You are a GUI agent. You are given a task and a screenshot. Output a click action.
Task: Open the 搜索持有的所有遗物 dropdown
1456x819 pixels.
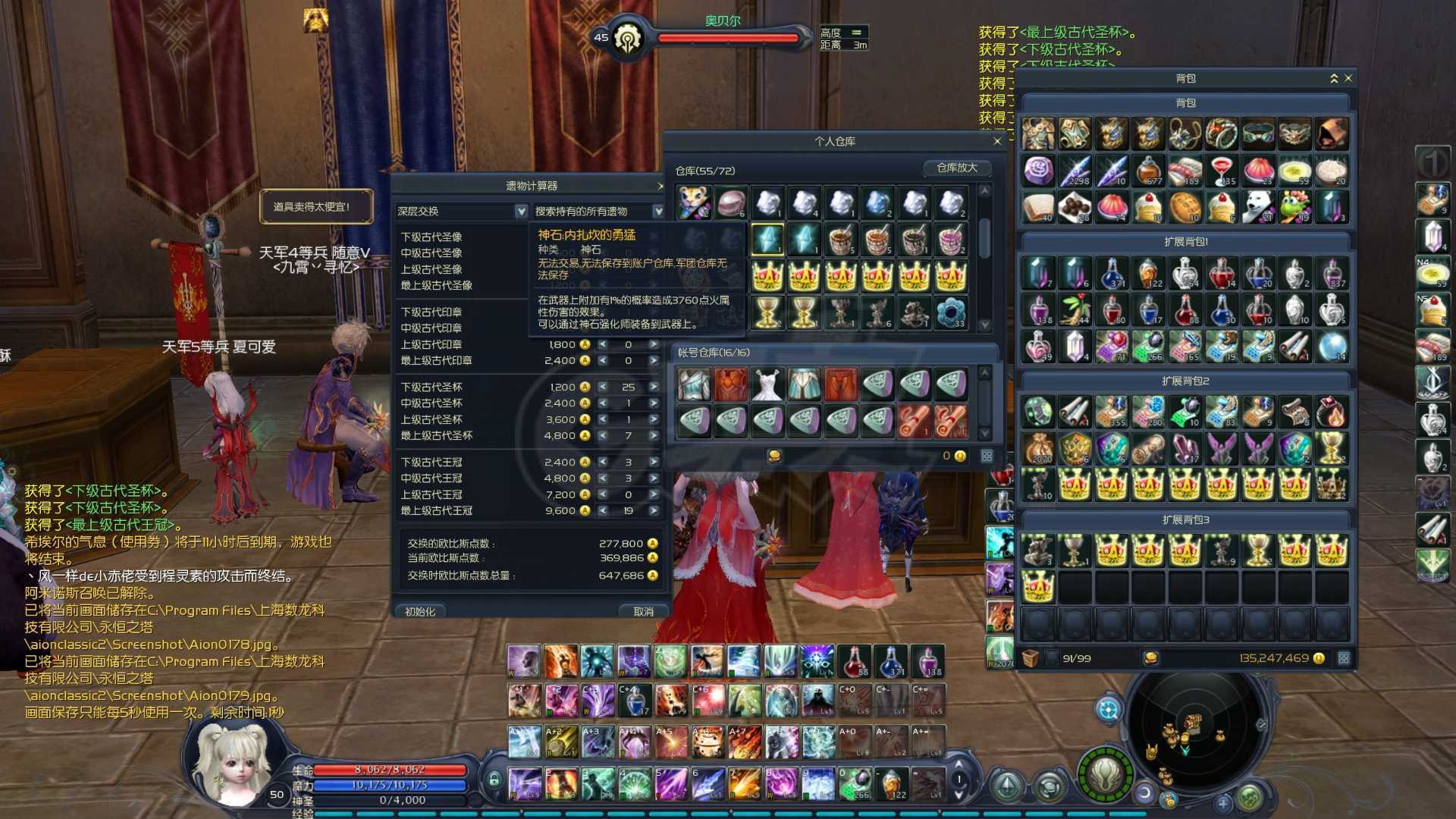(657, 212)
